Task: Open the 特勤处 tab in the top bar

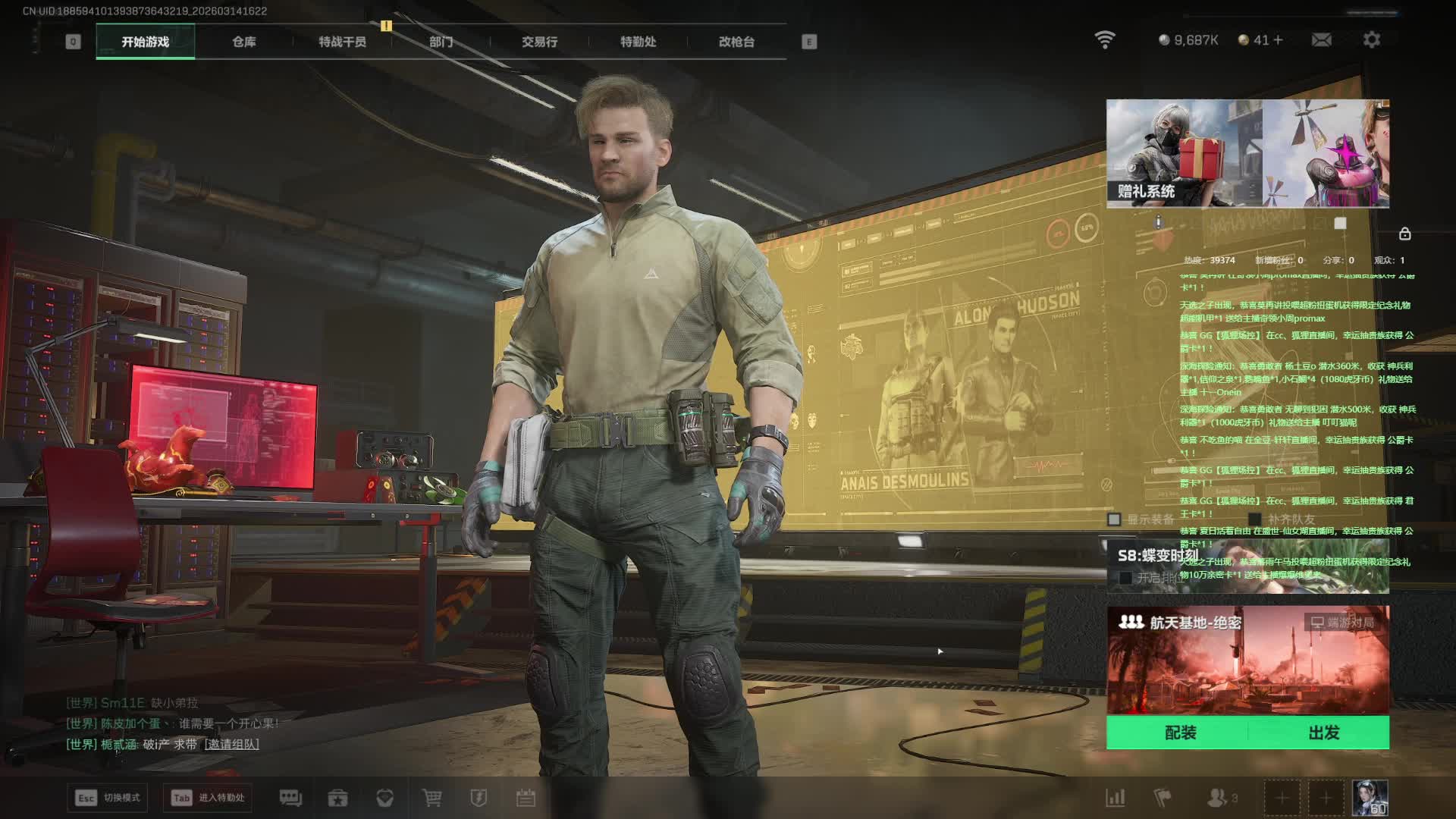Action: coord(638,42)
